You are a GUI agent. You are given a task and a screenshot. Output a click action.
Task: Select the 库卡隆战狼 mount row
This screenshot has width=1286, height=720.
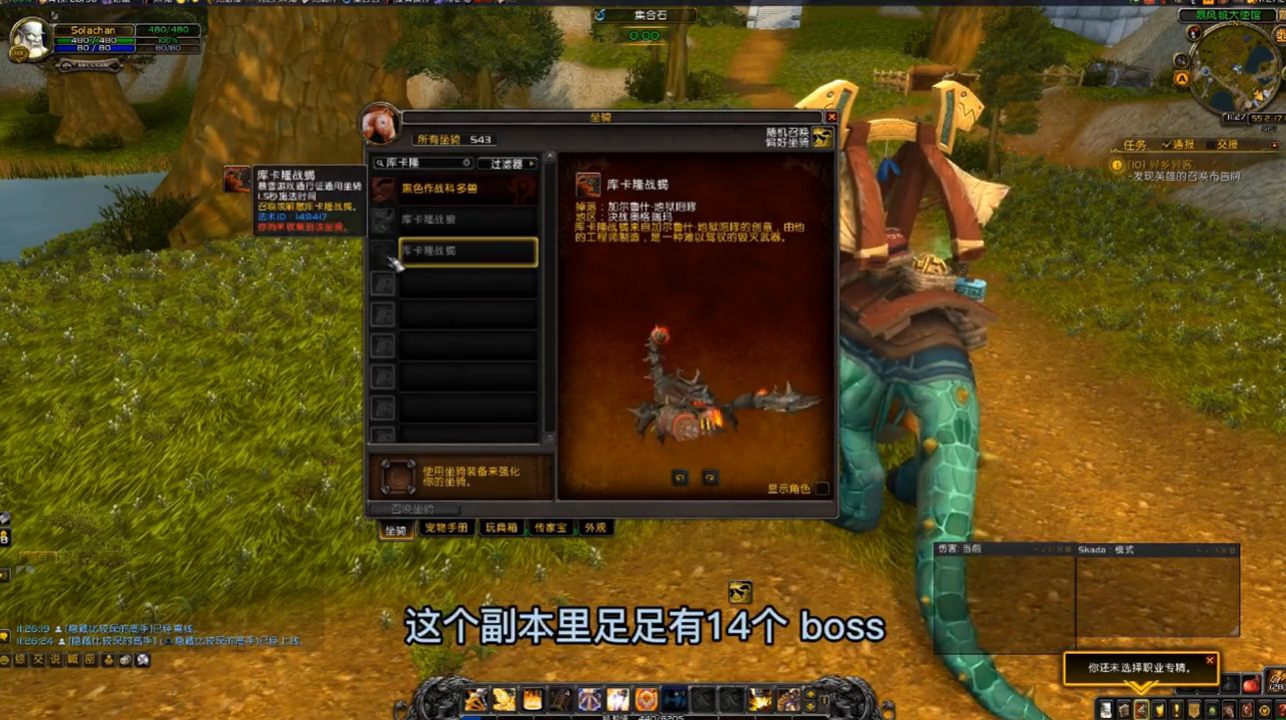tap(467, 219)
